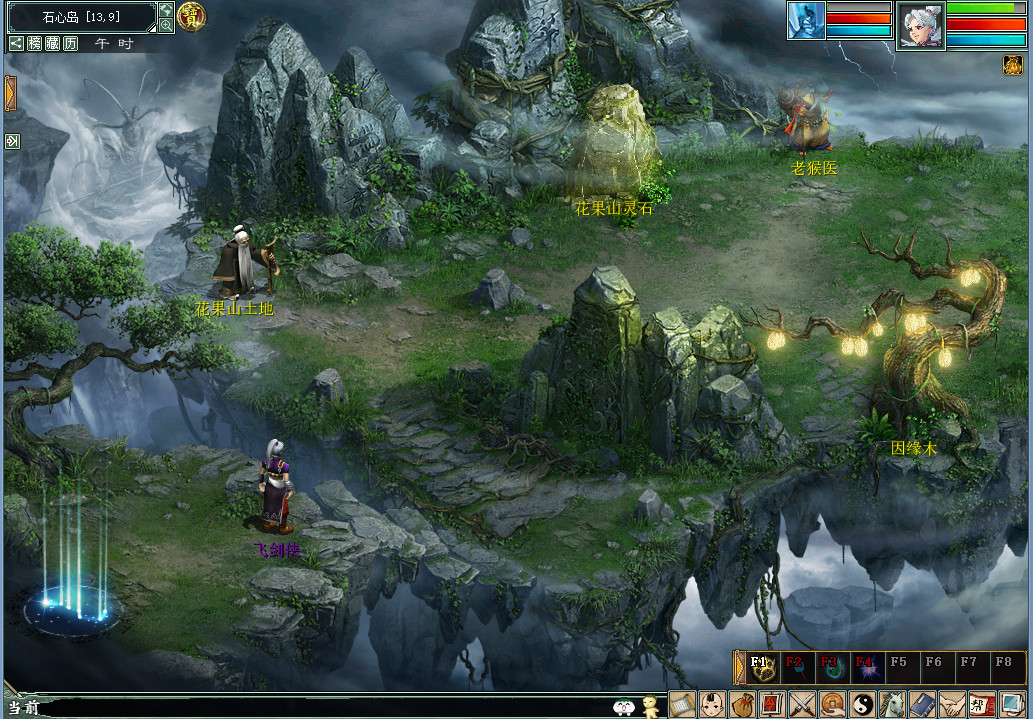Open the 历 calendar button
The image size is (1033, 719).
pos(71,43)
